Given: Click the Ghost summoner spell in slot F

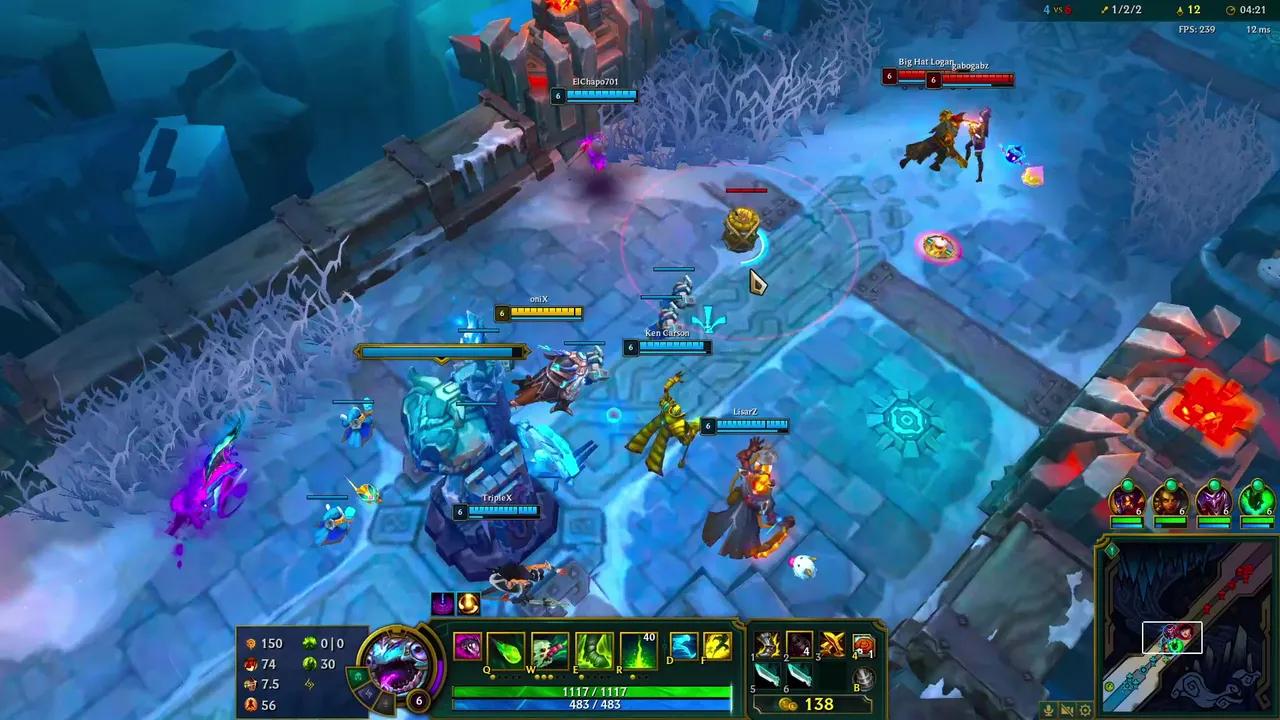Looking at the screenshot, I should click(x=716, y=645).
